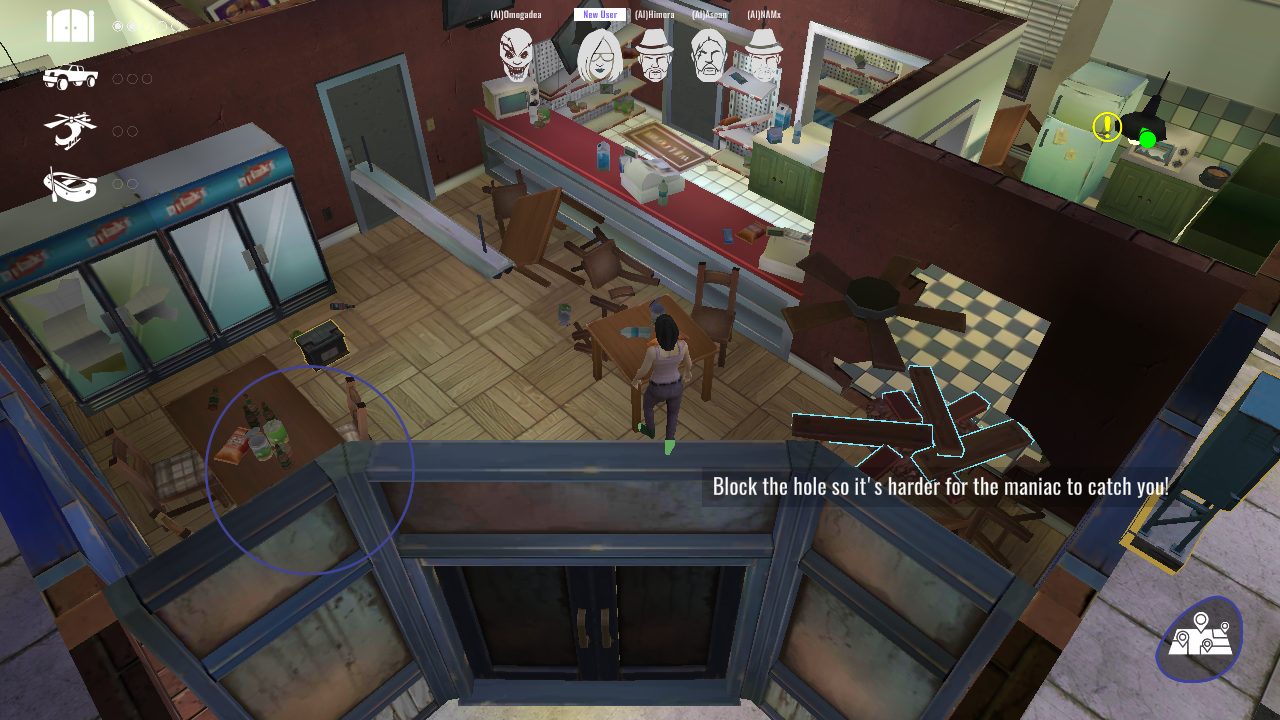
Task: Click the (AI)Aseen player portrait
Action: (x=708, y=55)
